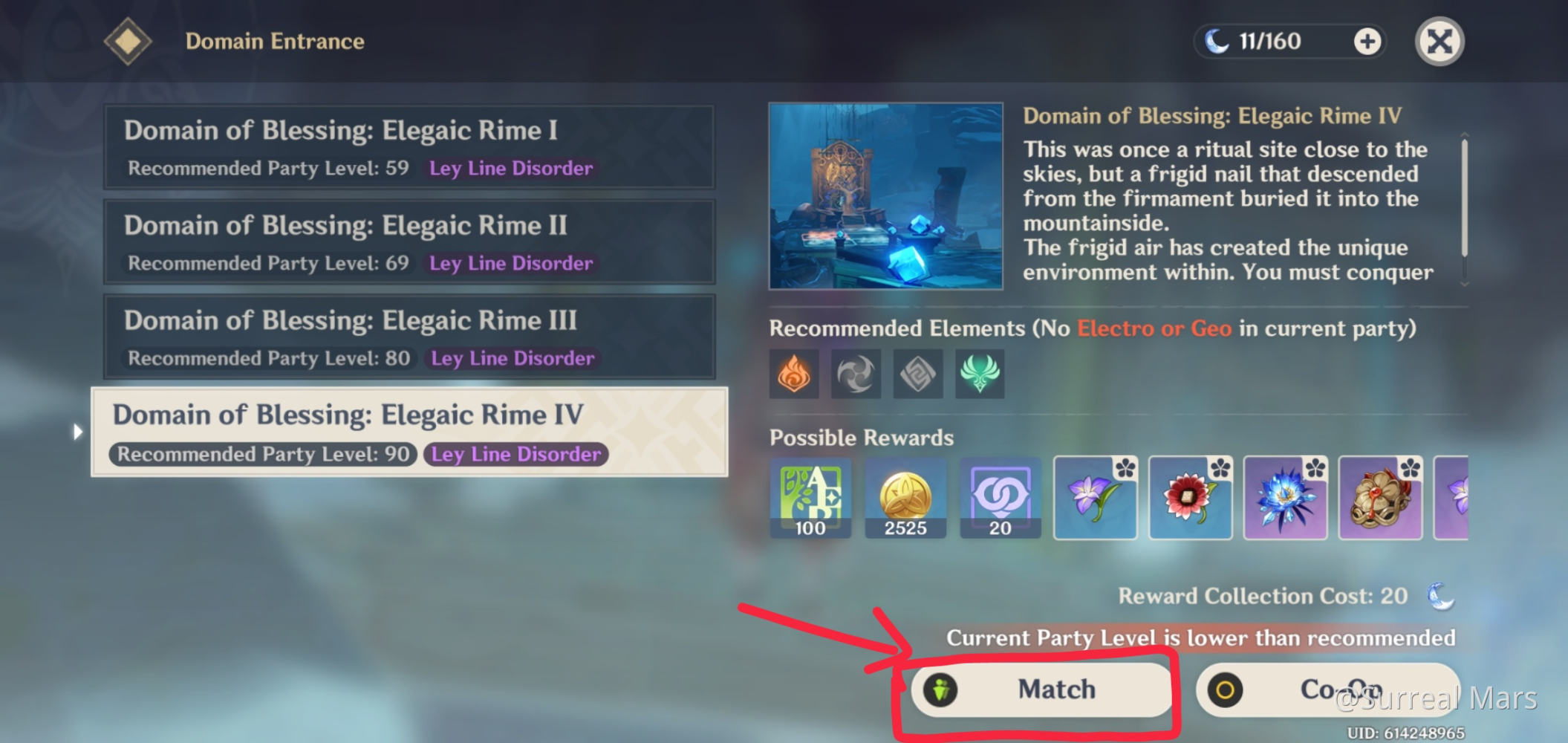Close the Domain Entrance screen
This screenshot has width=1568, height=743.
coord(1439,42)
